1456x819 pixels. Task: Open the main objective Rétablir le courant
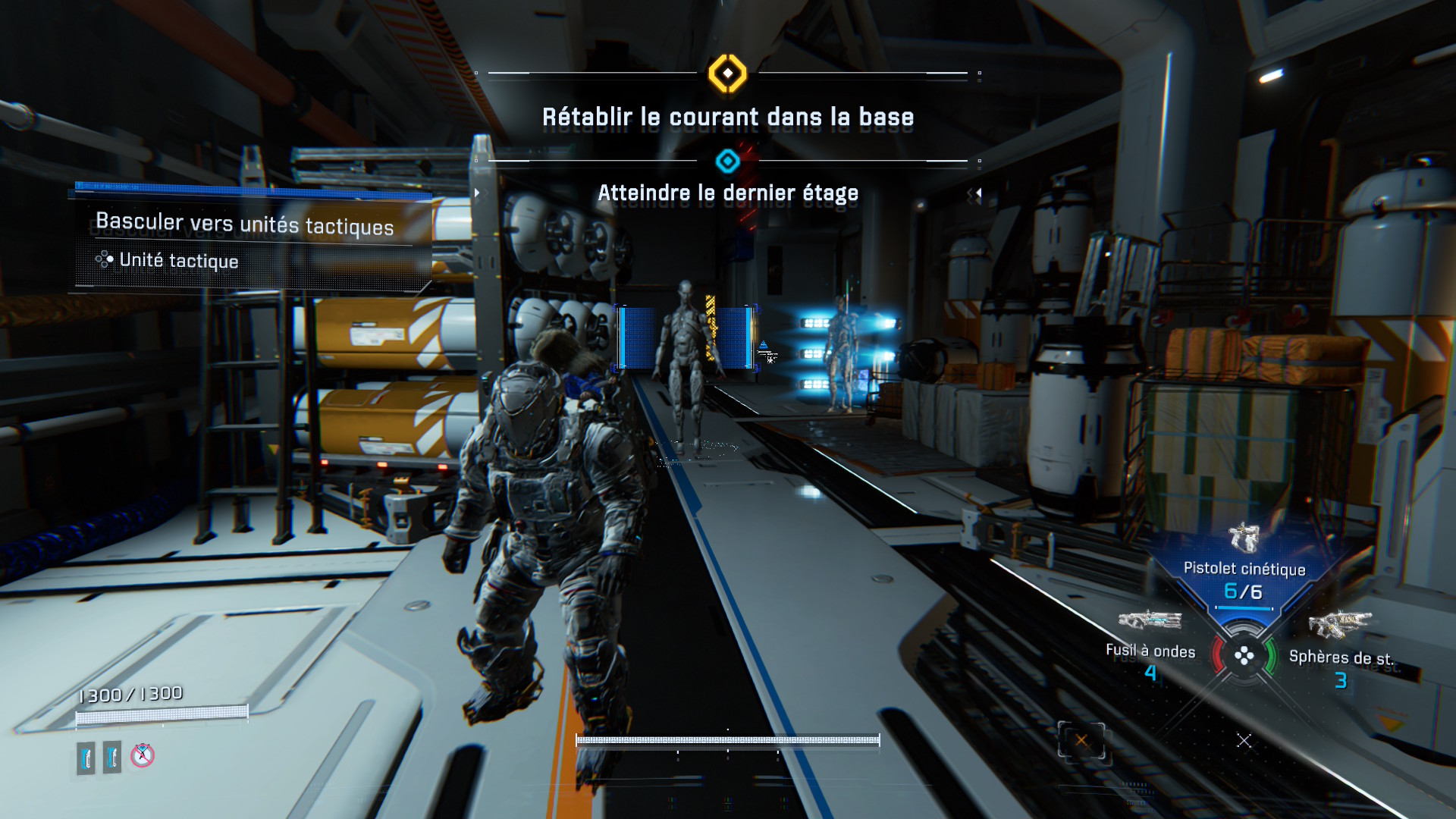click(727, 118)
